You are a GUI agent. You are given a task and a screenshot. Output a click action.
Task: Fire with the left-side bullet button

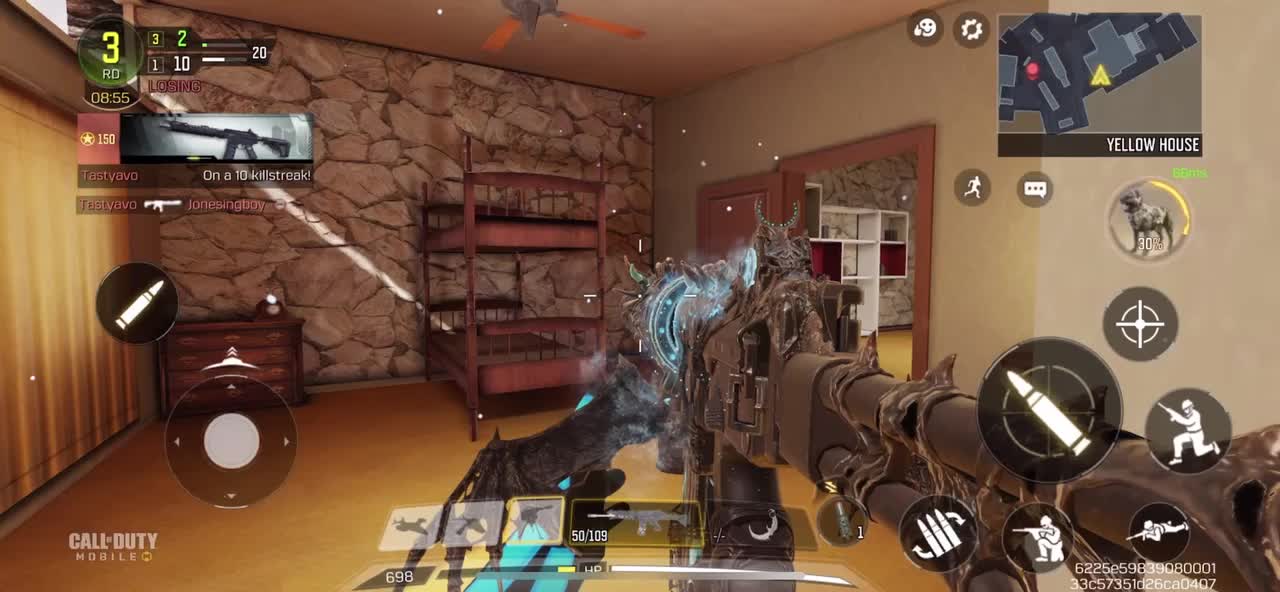138,304
